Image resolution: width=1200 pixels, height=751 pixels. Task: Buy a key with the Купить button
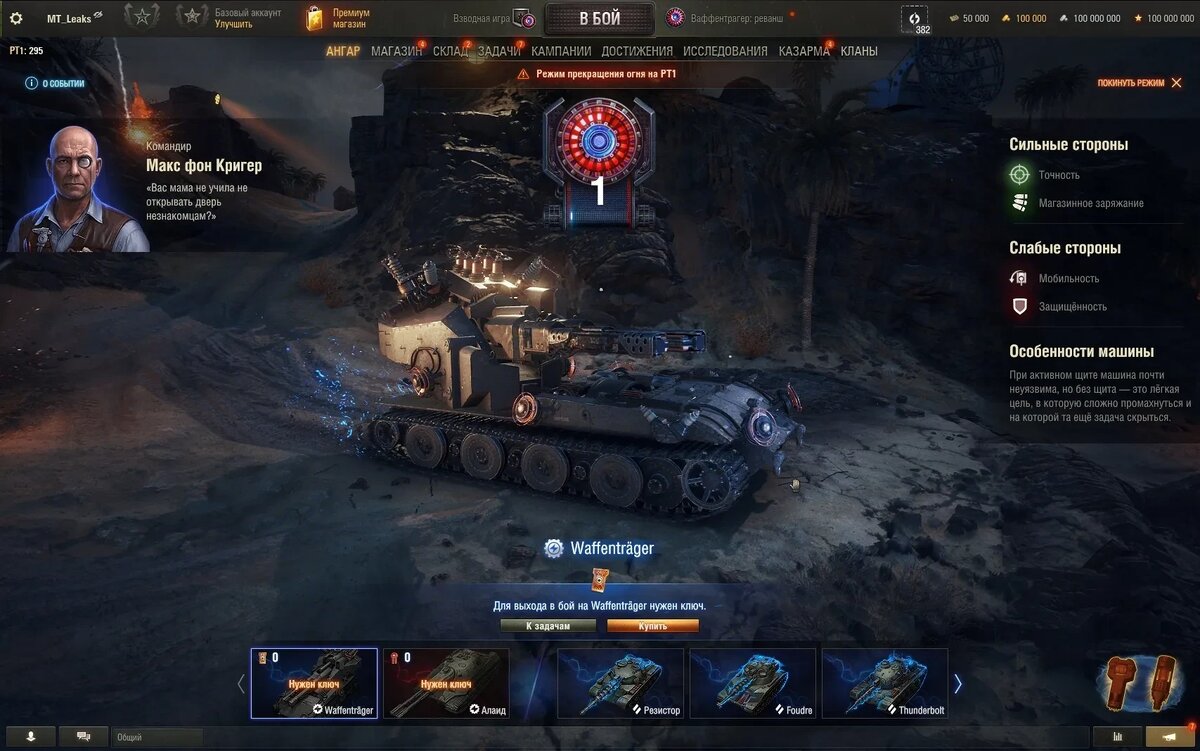652,626
